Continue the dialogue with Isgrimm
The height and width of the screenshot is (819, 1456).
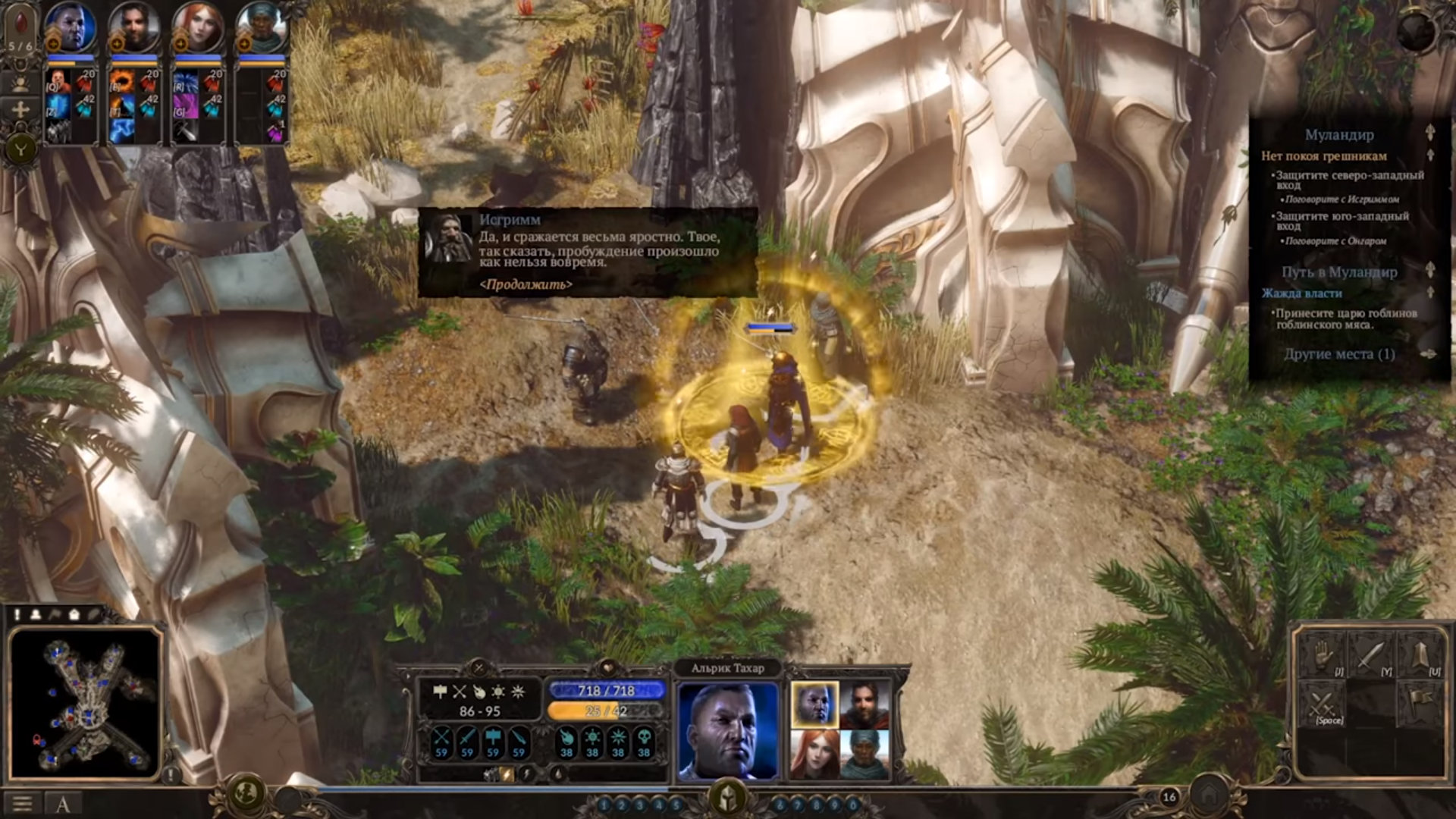click(x=526, y=284)
